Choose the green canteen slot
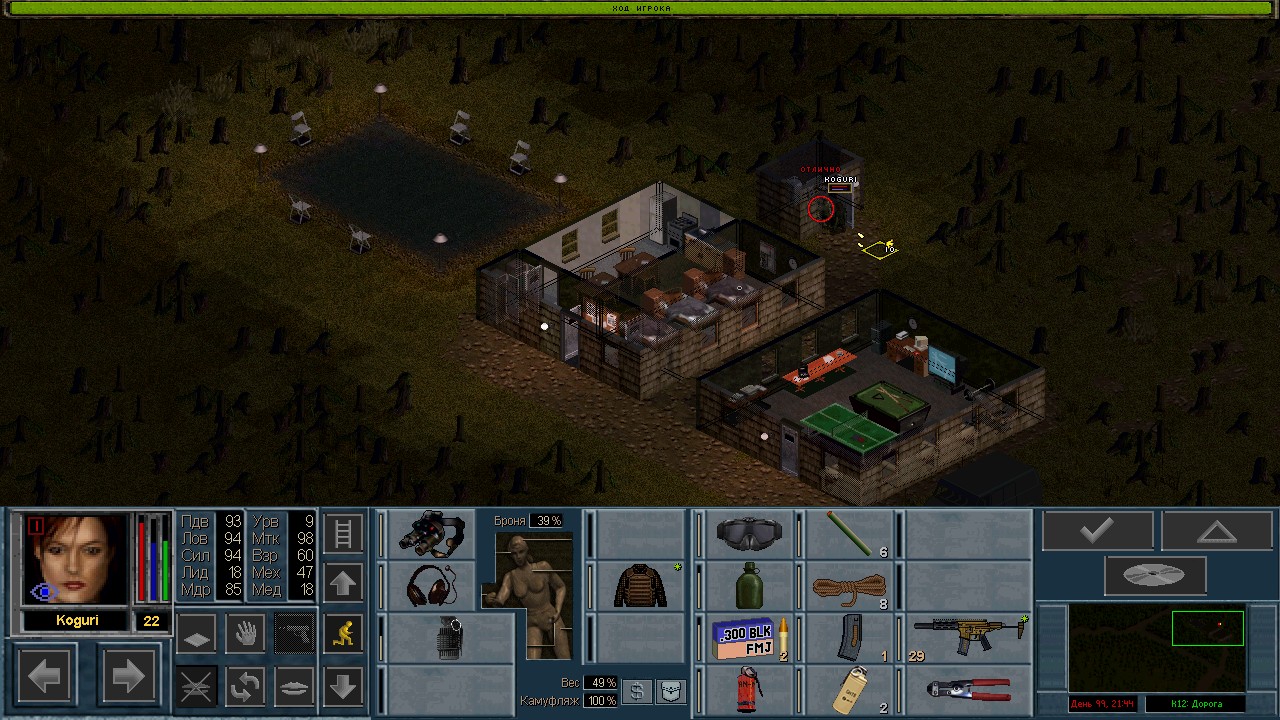 click(x=749, y=586)
